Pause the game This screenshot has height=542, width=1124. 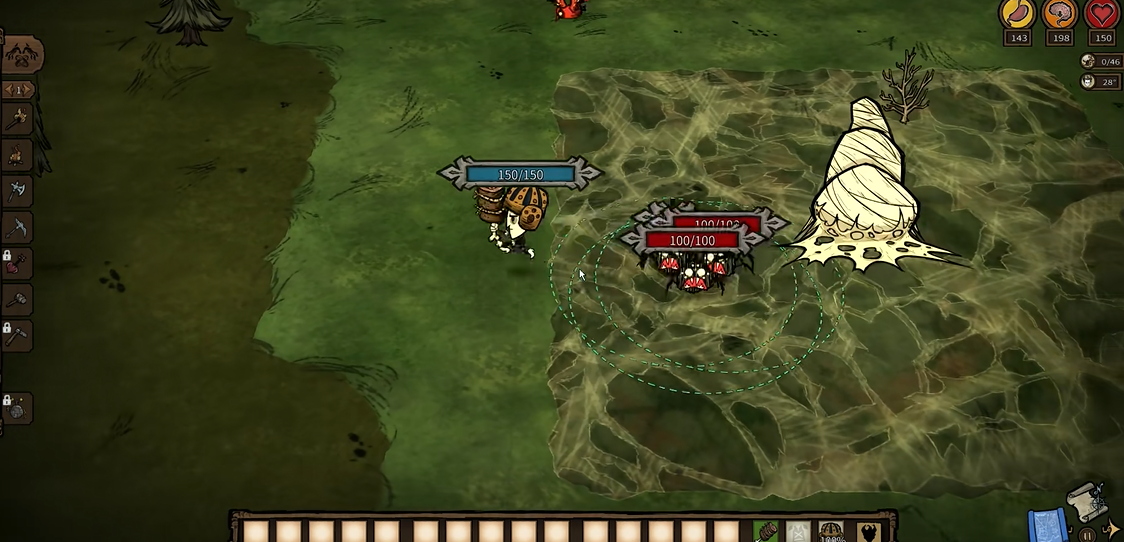pyautogui.click(x=1087, y=535)
